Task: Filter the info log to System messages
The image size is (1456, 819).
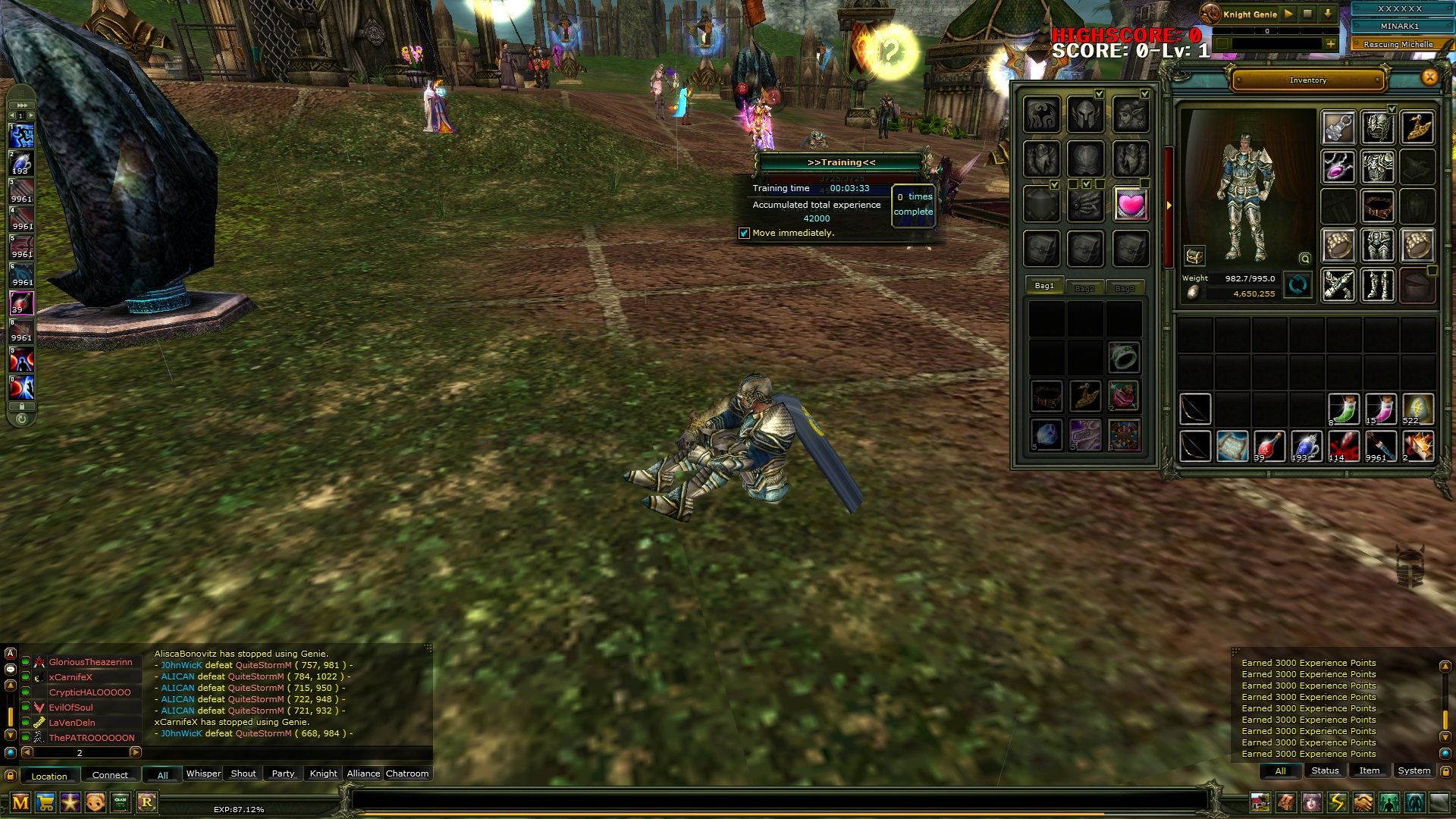Action: [1414, 770]
